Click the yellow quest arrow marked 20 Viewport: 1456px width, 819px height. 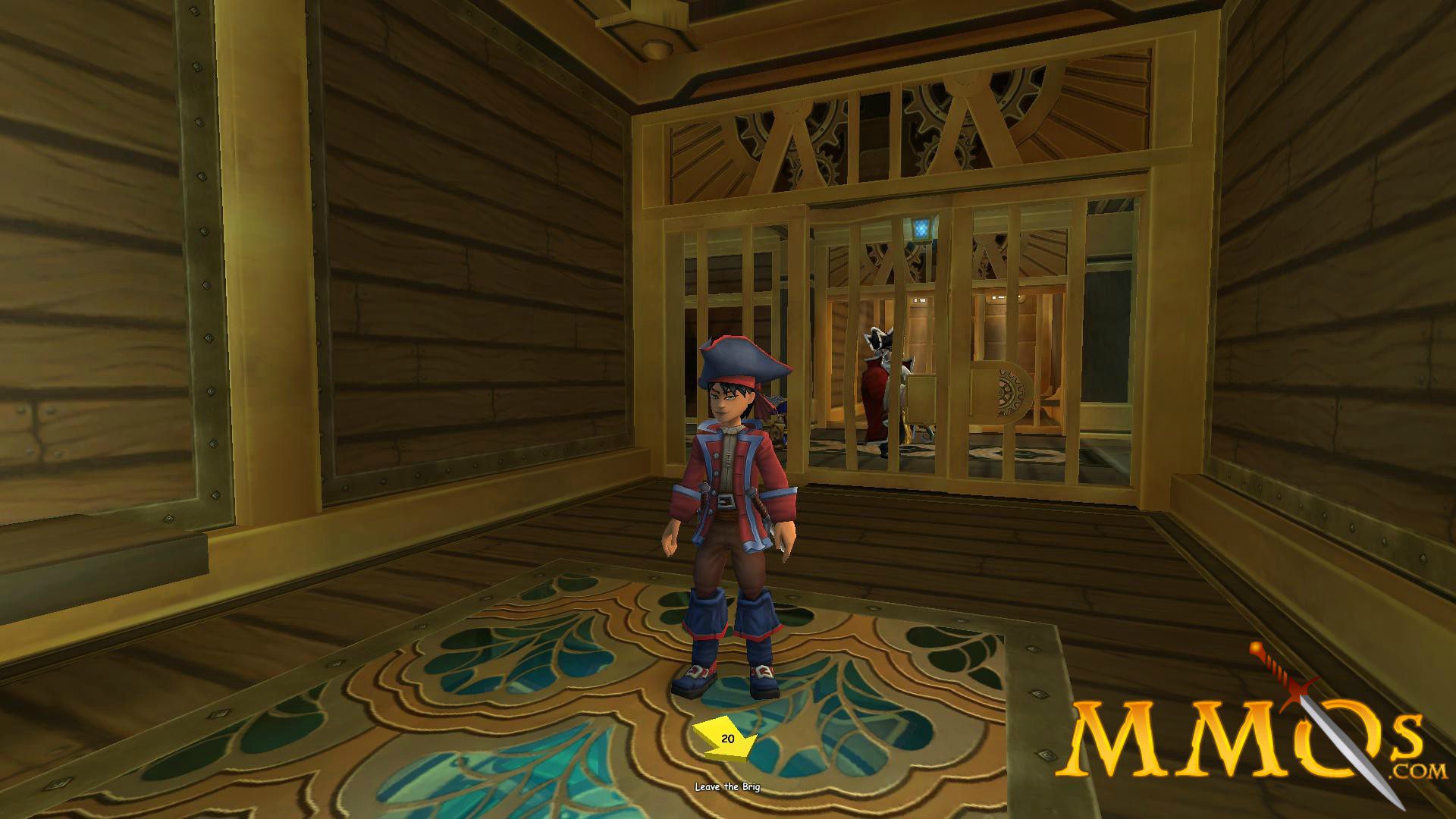click(724, 739)
